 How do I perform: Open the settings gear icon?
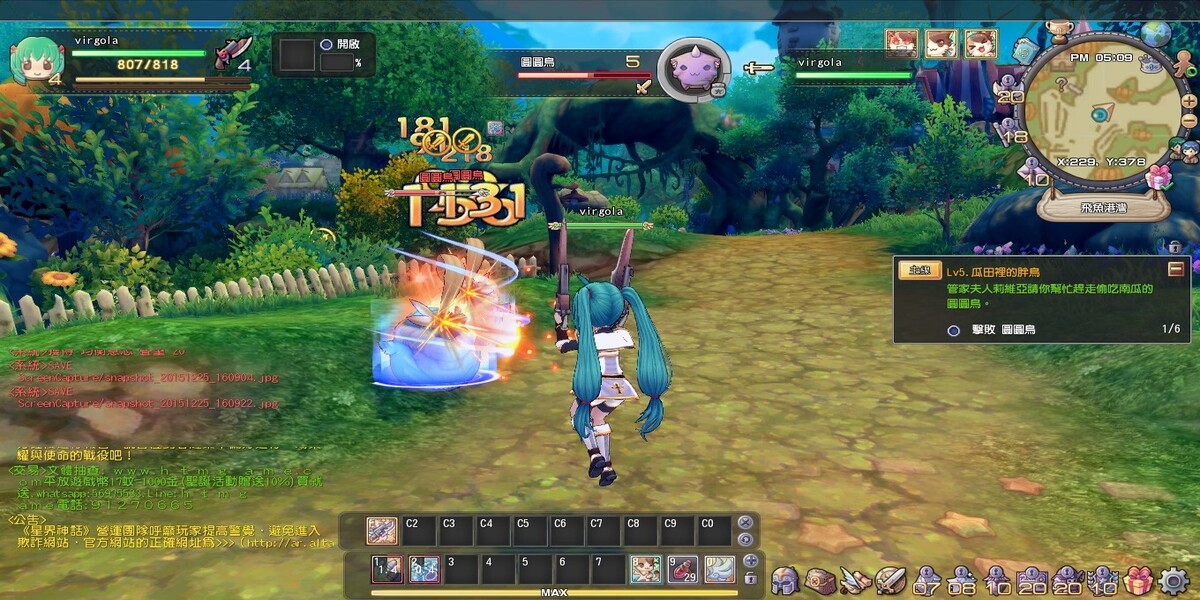1173,580
